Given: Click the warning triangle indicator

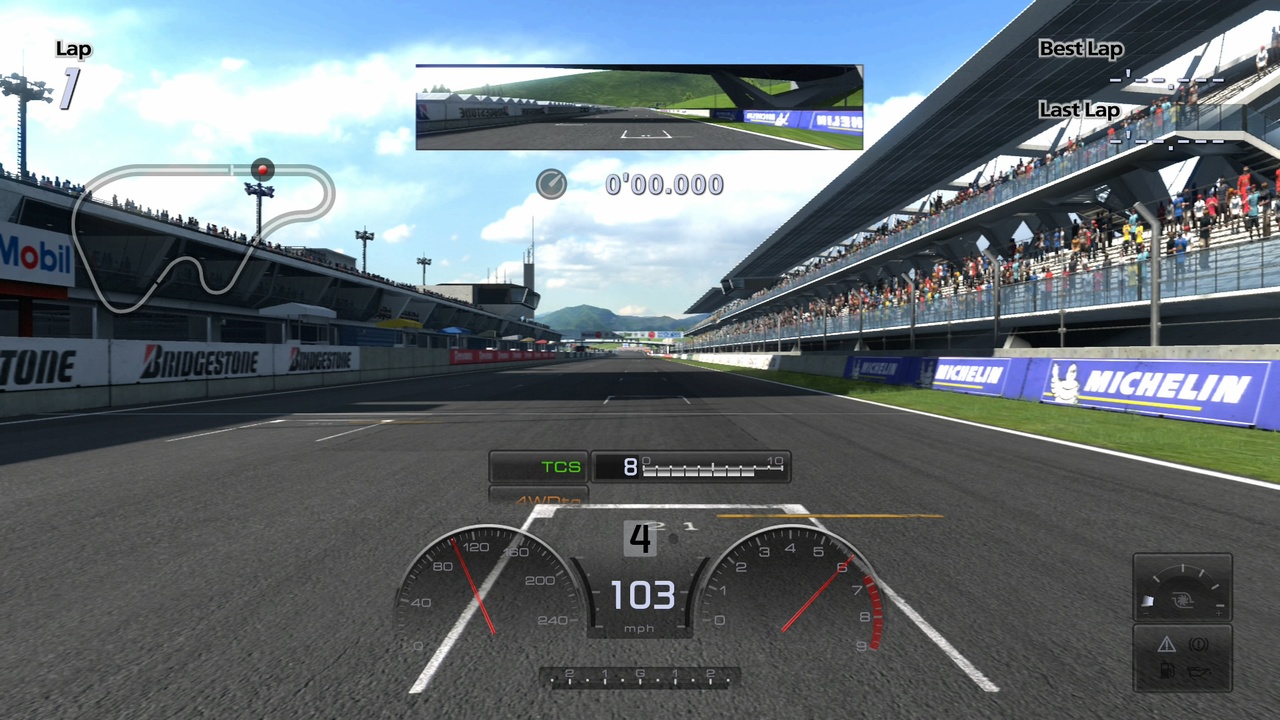Looking at the screenshot, I should tap(1166, 645).
